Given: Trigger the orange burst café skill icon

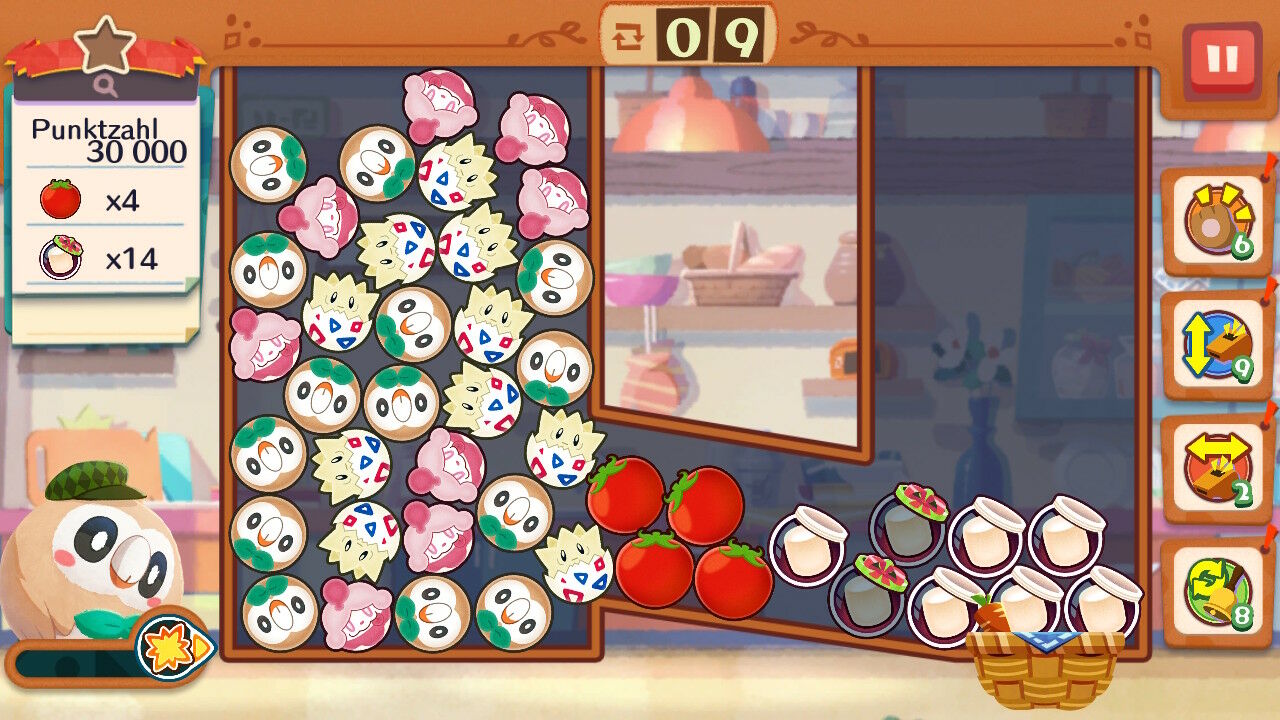Looking at the screenshot, I should pos(172,646).
